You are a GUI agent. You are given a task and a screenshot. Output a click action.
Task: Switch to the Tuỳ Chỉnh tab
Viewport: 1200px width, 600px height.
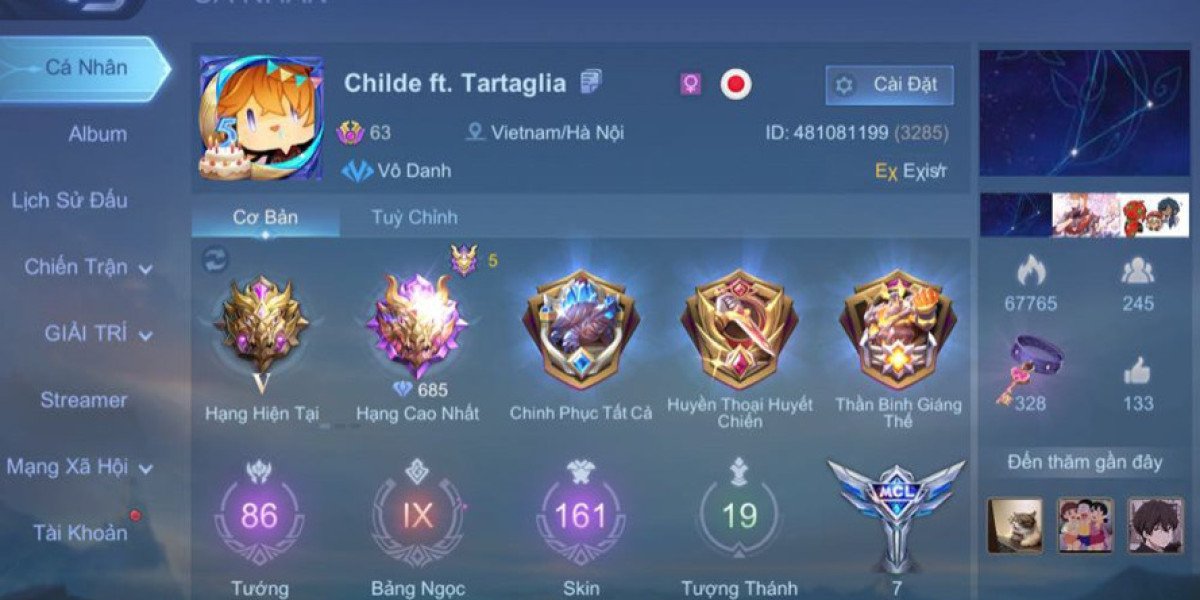click(x=414, y=217)
